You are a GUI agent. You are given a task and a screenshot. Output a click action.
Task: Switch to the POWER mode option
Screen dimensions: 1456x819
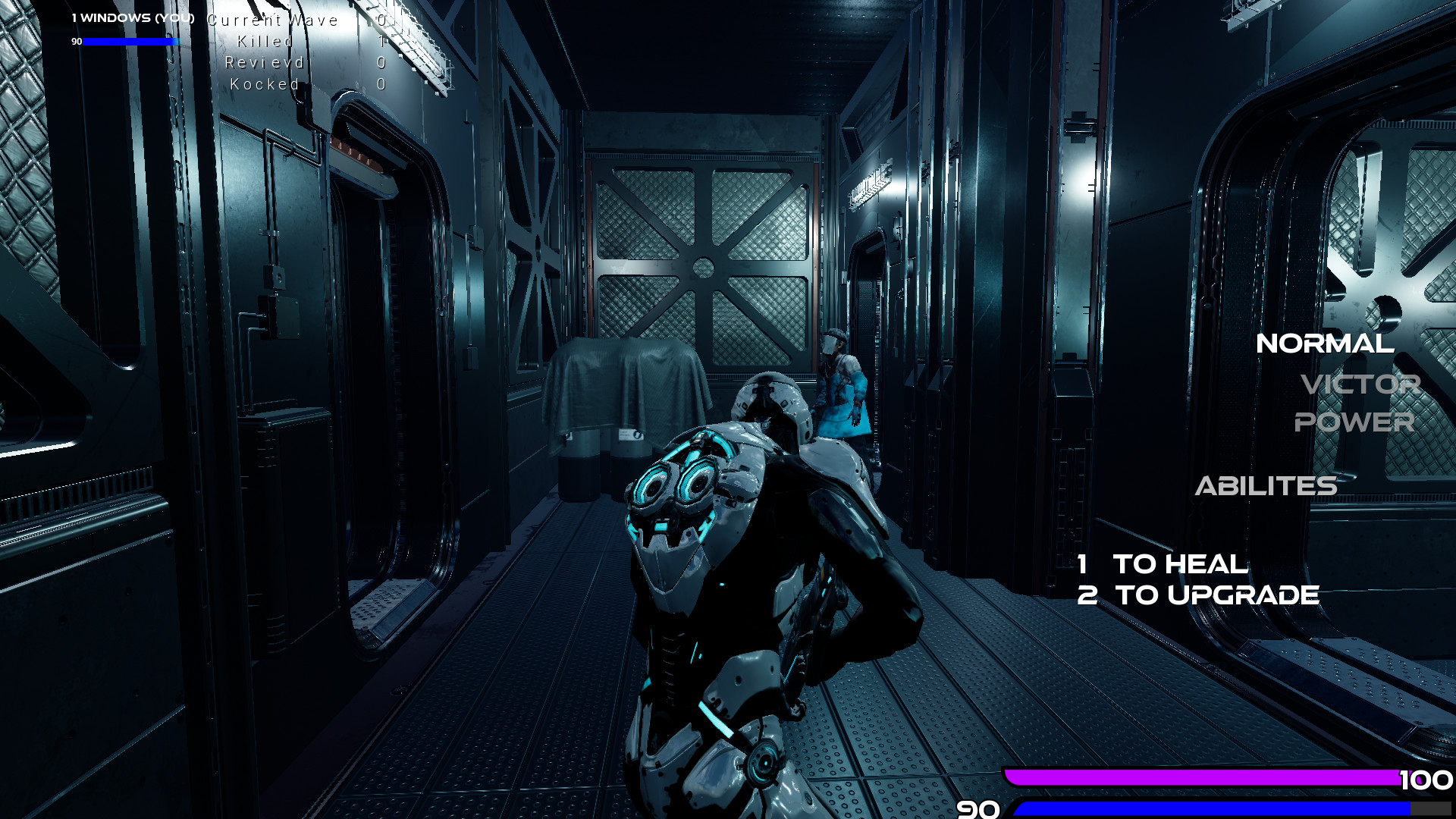pyautogui.click(x=1354, y=422)
